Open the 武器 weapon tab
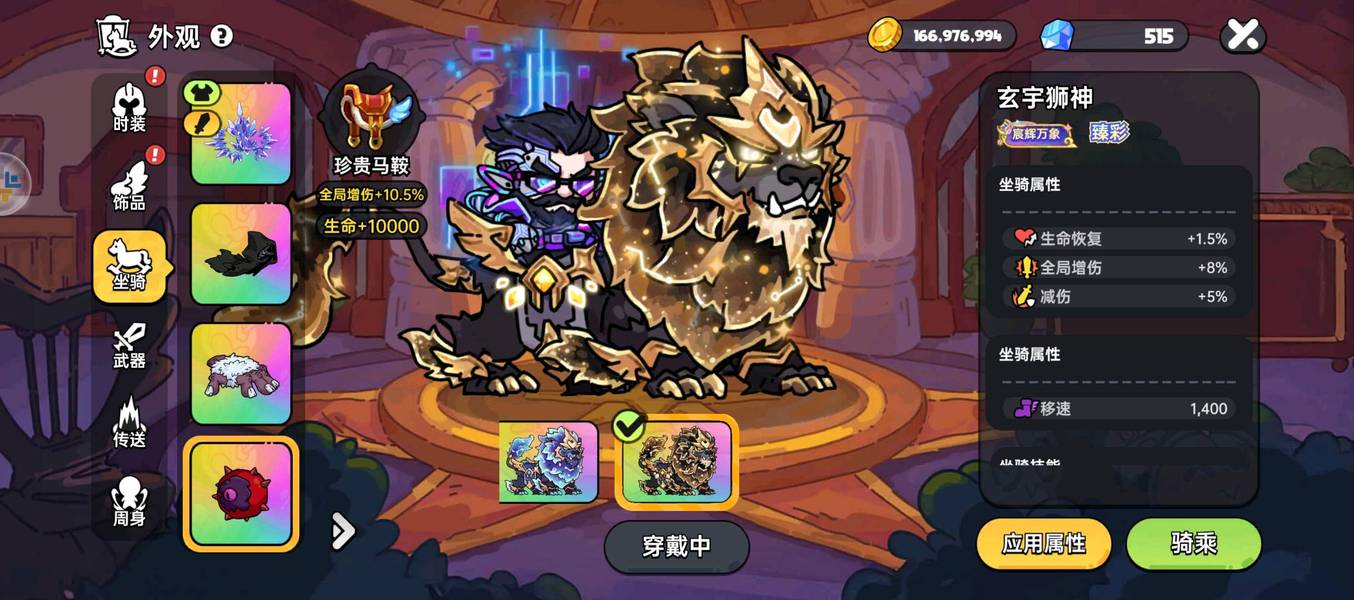 (129, 346)
